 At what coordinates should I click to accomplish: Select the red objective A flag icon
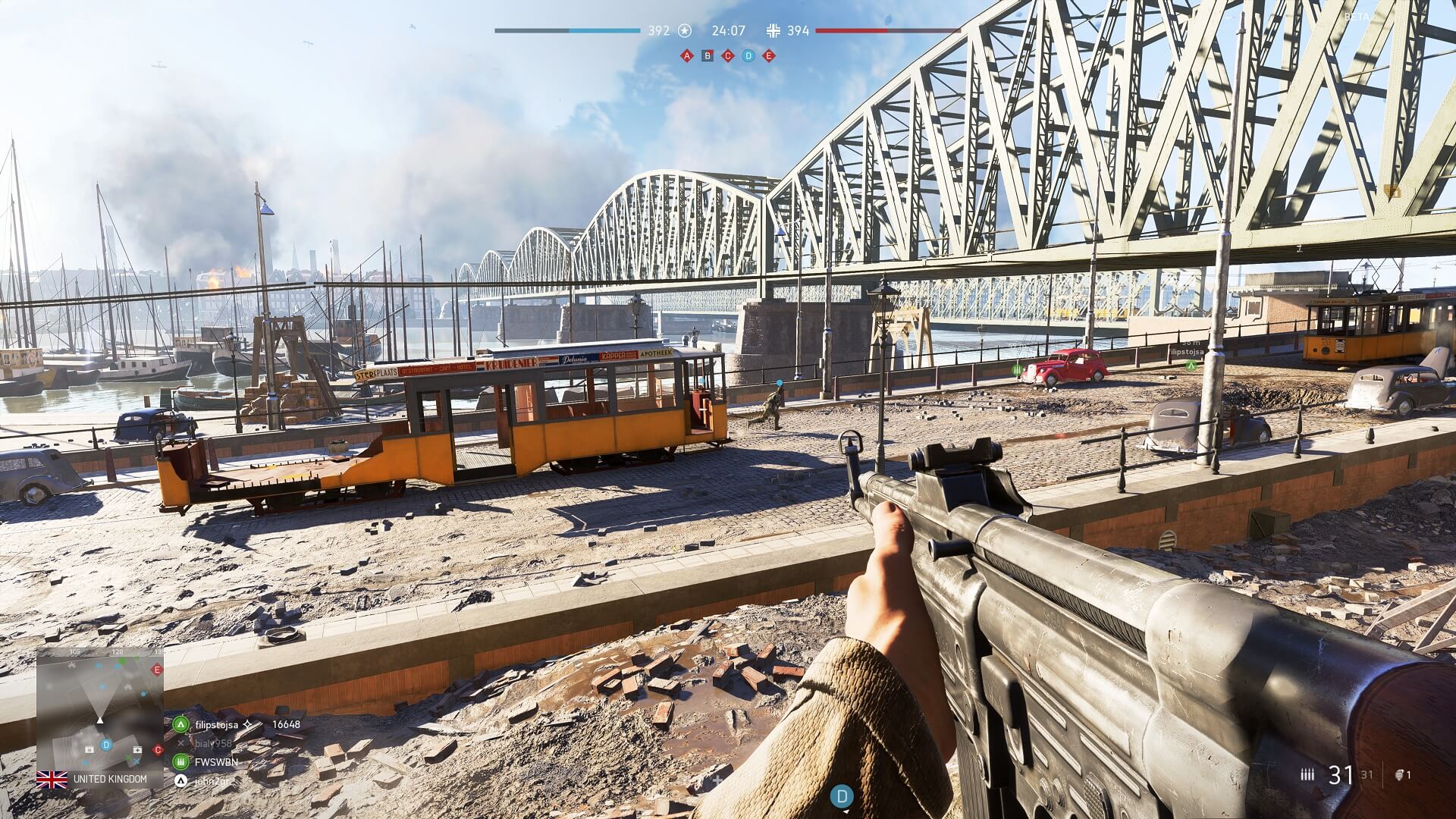click(687, 55)
